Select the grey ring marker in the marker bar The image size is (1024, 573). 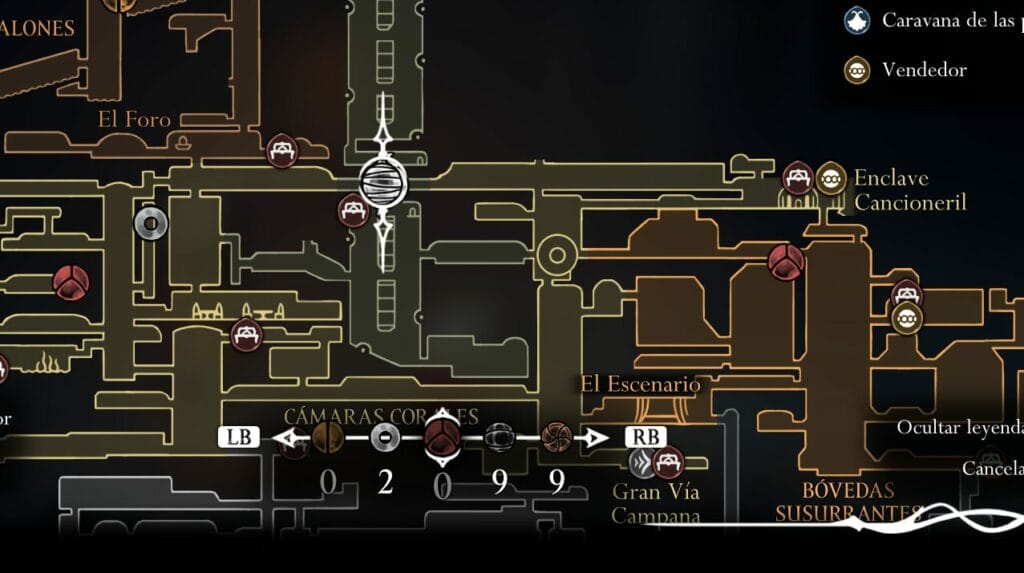click(x=385, y=436)
